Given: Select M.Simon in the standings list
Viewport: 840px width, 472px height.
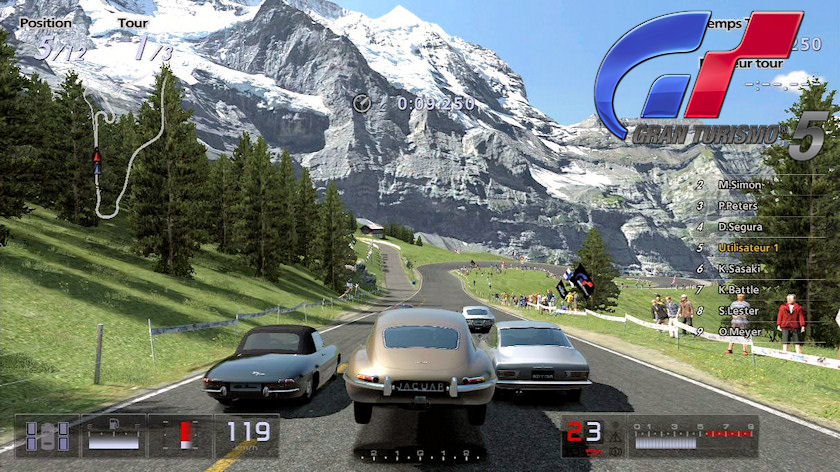Looking at the screenshot, I should coord(740,185).
